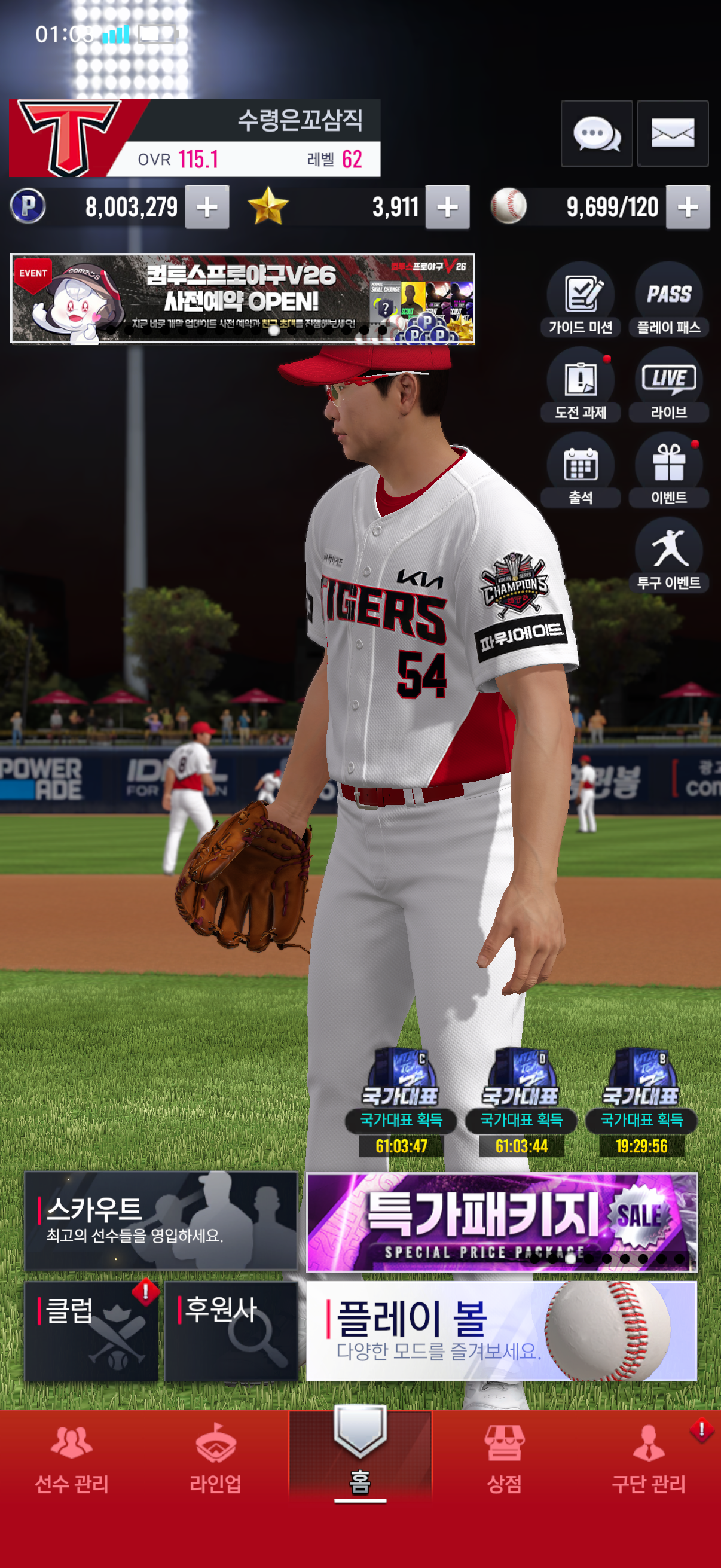Screen dimensions: 721x1568
Task: Open the mailbox envelope icon
Action: (673, 133)
